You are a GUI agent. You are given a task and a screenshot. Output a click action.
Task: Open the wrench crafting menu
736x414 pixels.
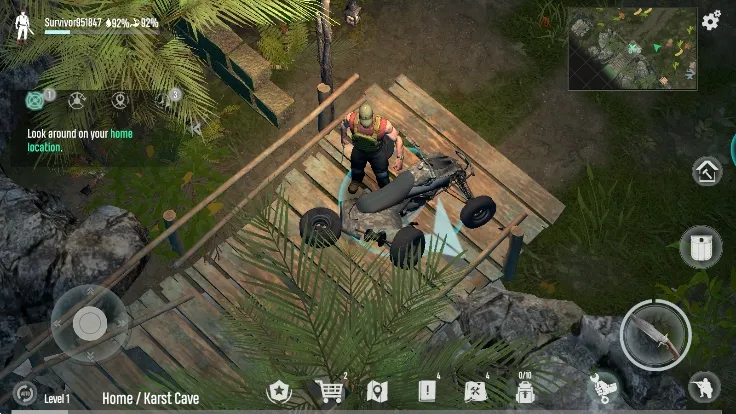603,386
